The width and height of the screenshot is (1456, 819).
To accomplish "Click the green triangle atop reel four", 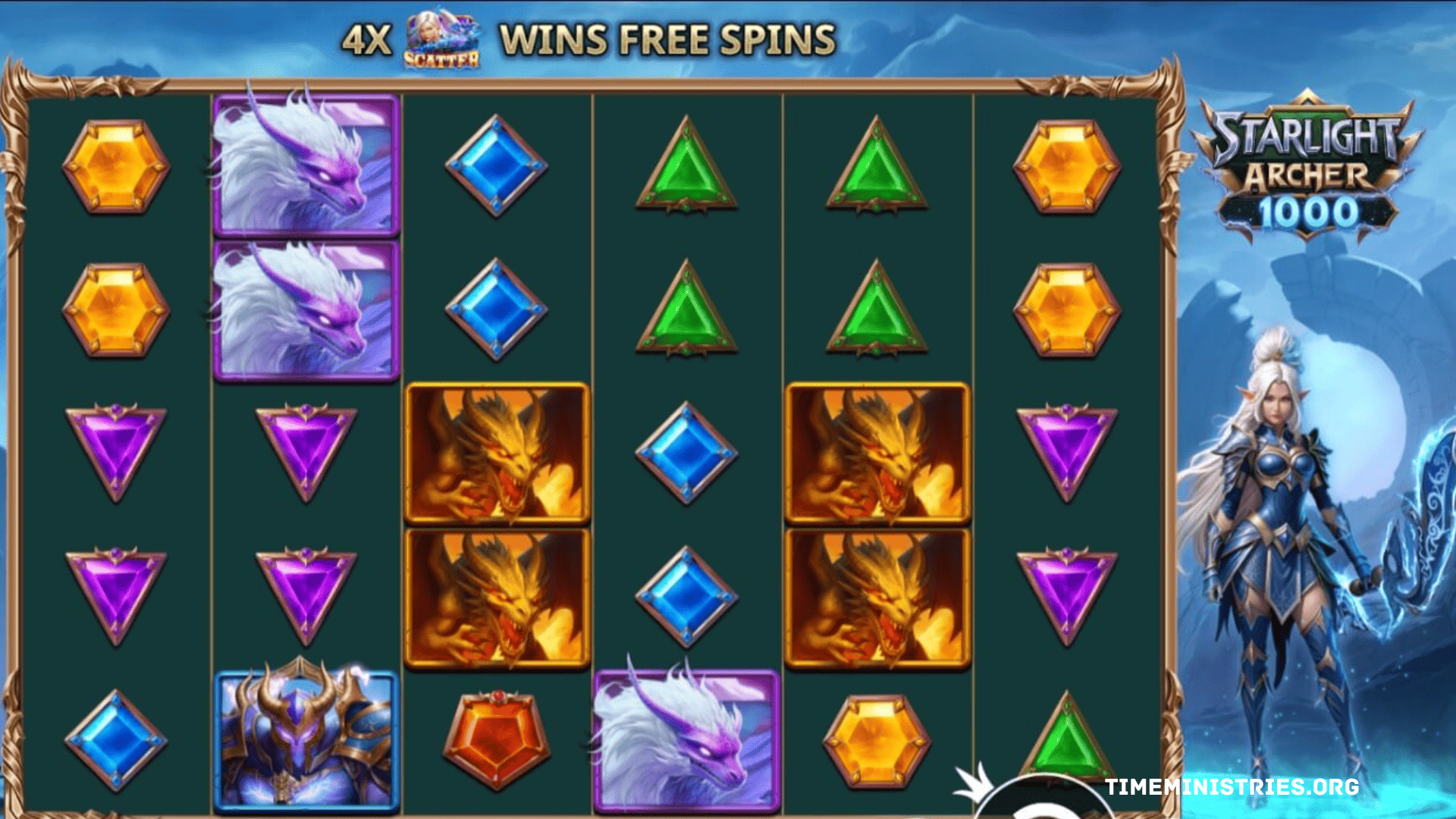I will (686, 163).
